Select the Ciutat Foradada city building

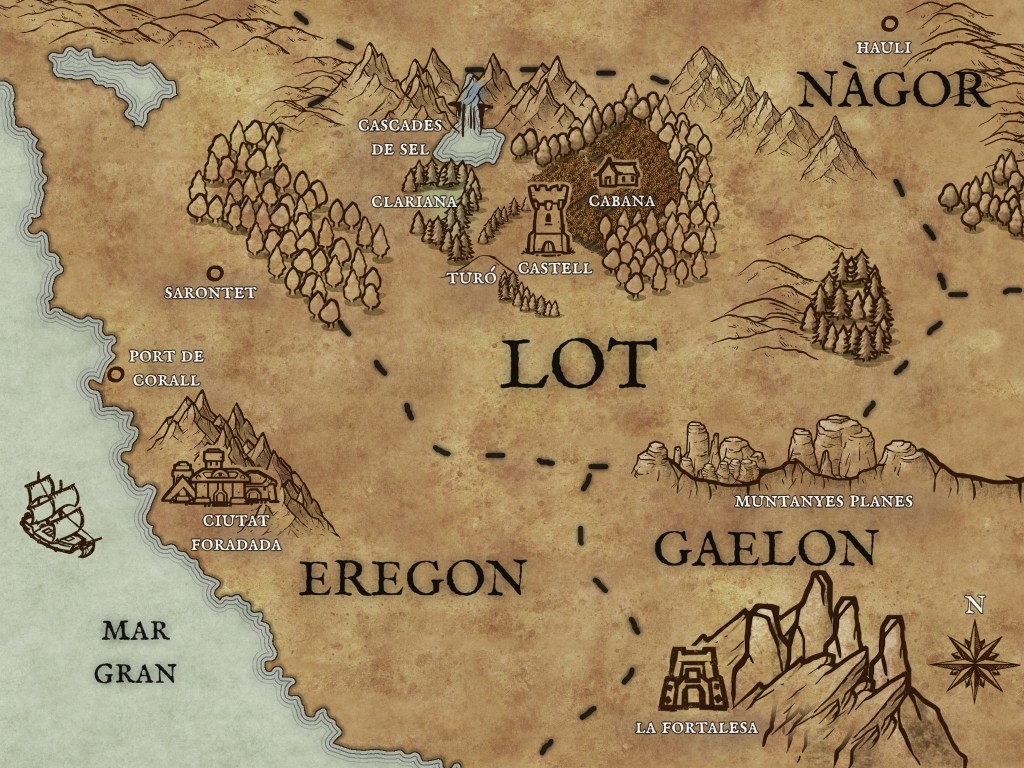point(220,478)
